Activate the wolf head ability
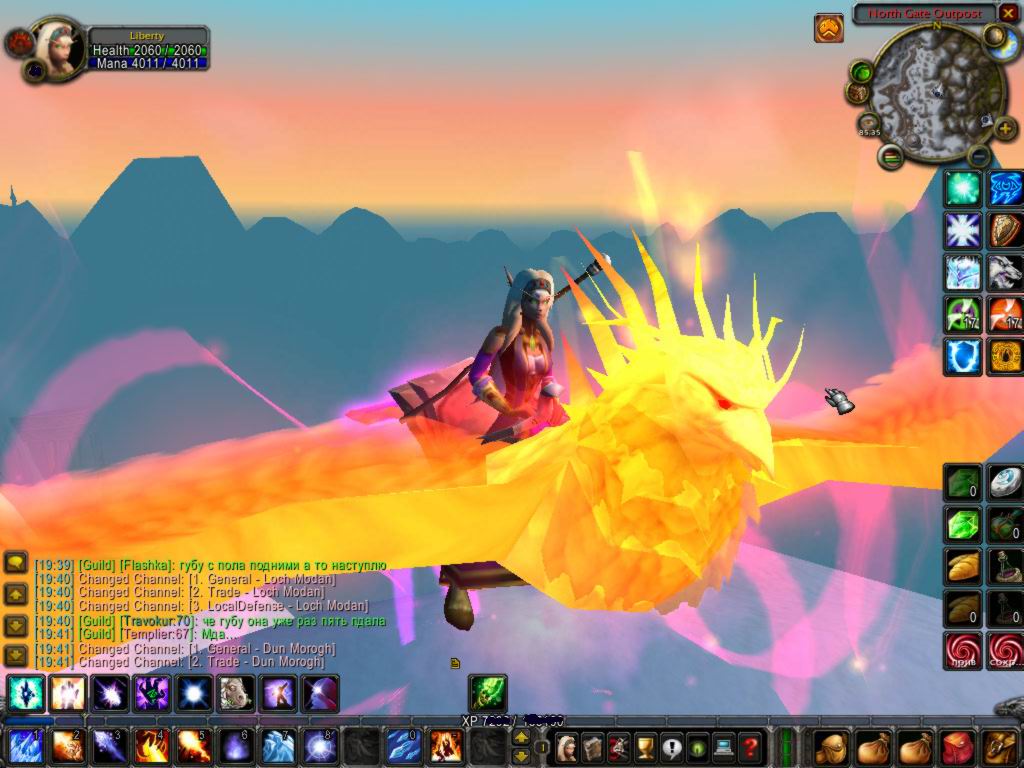1024x768 pixels. coord(1006,272)
